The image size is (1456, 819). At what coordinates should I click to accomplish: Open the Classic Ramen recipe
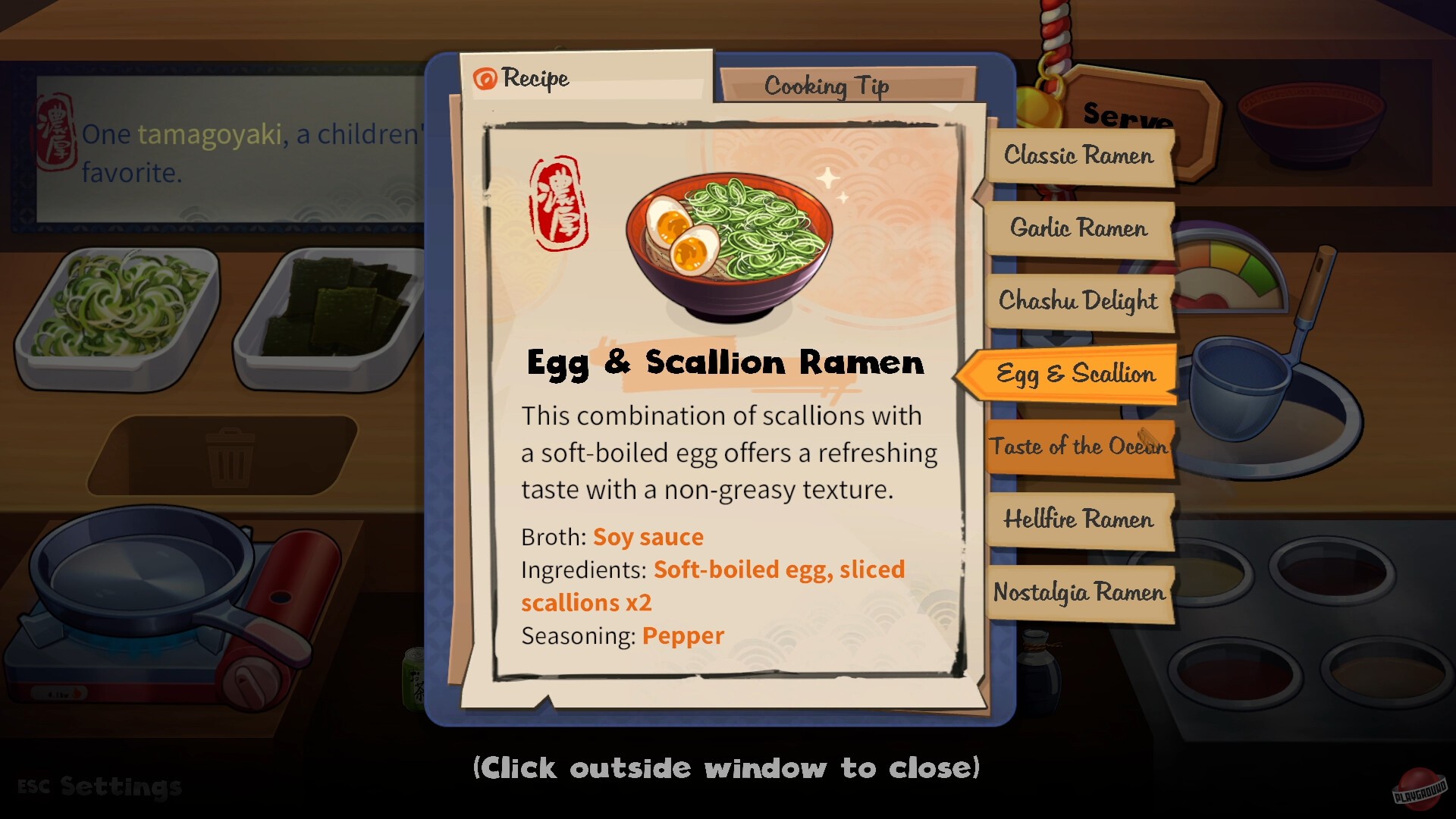point(1078,155)
